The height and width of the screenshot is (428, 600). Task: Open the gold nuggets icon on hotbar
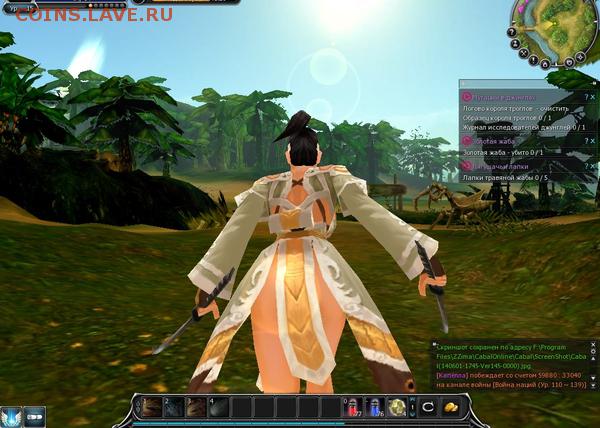[451, 407]
